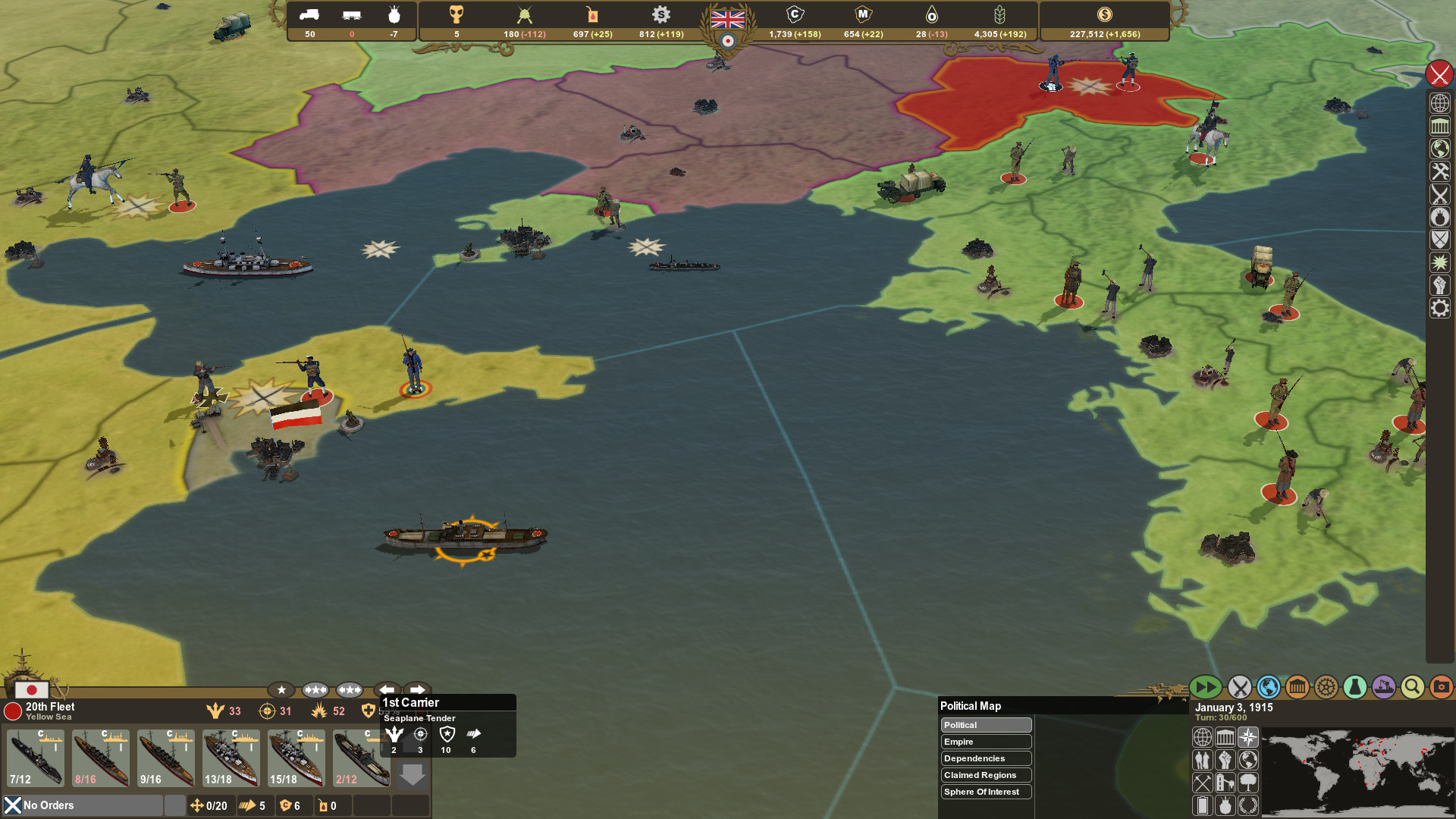This screenshot has width=1456, height=819.
Task: Toggle the oil derrick overlay on the minimap
Action: (x=1225, y=781)
